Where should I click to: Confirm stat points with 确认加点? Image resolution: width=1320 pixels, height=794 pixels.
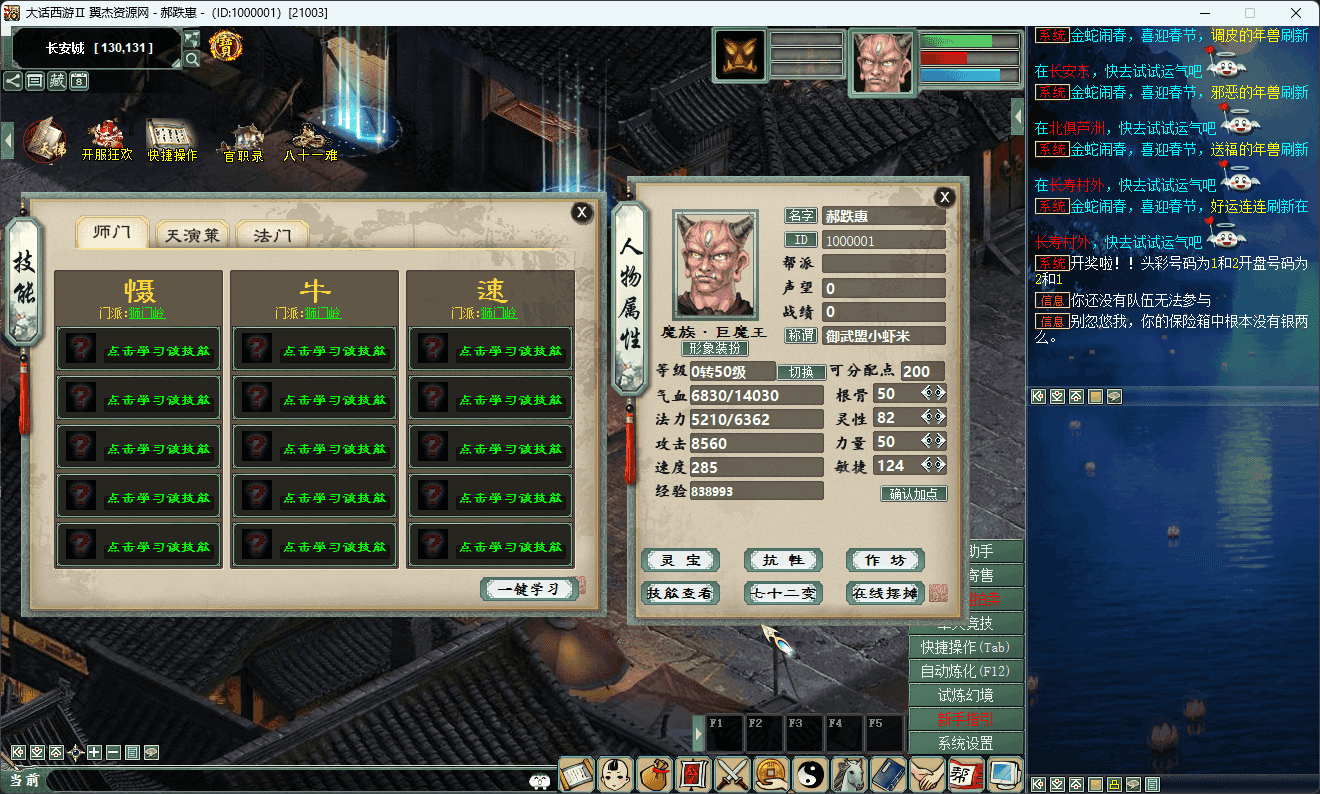(x=913, y=494)
